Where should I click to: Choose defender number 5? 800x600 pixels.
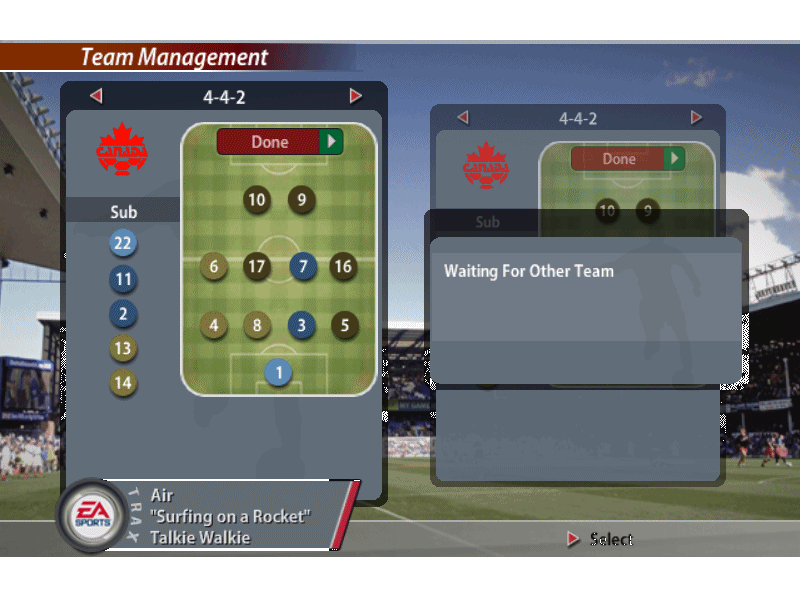click(x=345, y=325)
